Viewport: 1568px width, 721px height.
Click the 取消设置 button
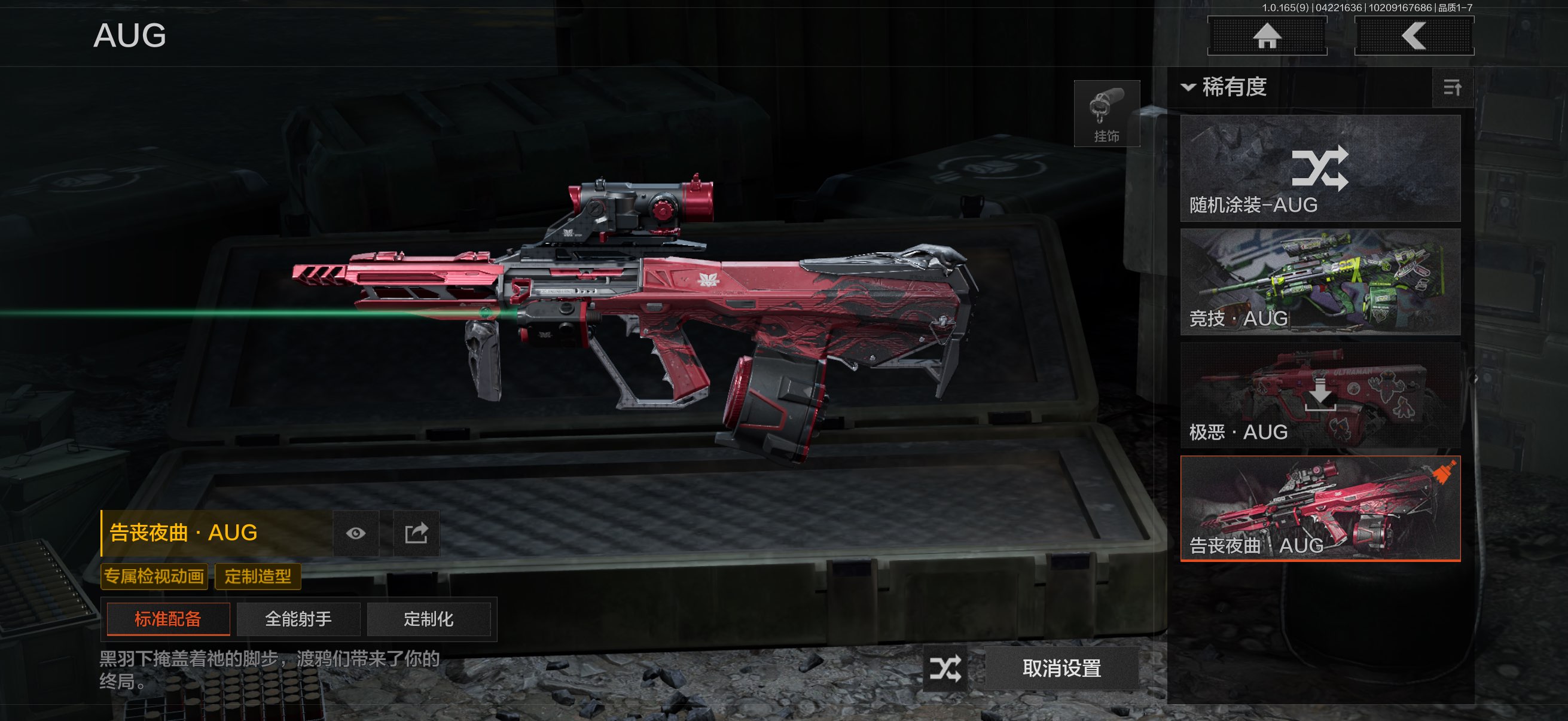click(x=1061, y=668)
